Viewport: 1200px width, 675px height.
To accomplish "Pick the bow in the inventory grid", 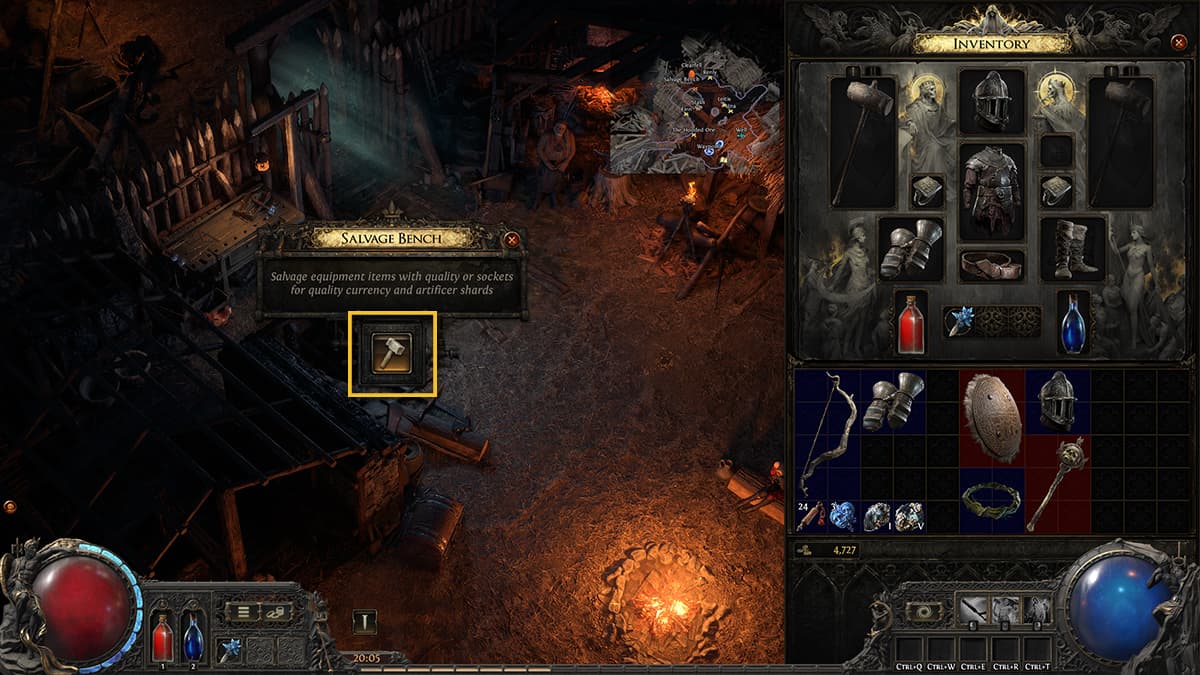I will (x=827, y=432).
